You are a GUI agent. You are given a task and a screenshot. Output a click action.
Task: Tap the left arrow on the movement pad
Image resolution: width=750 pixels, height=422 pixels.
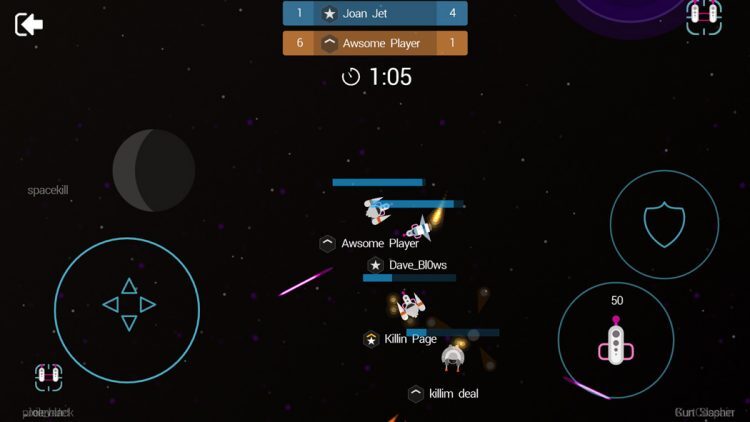(111, 305)
